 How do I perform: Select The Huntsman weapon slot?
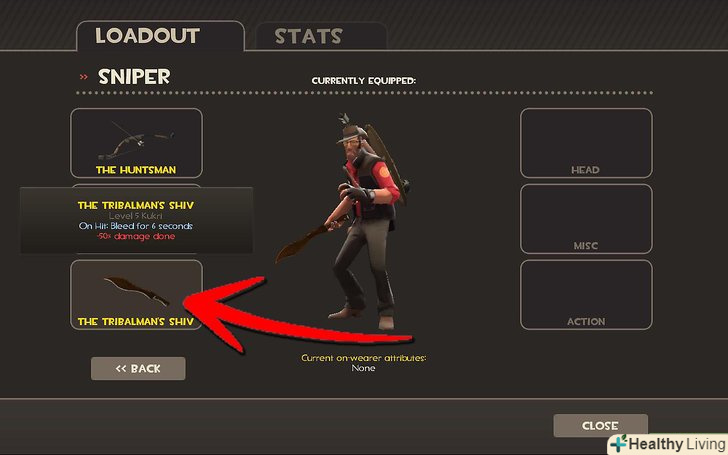pyautogui.click(x=136, y=143)
